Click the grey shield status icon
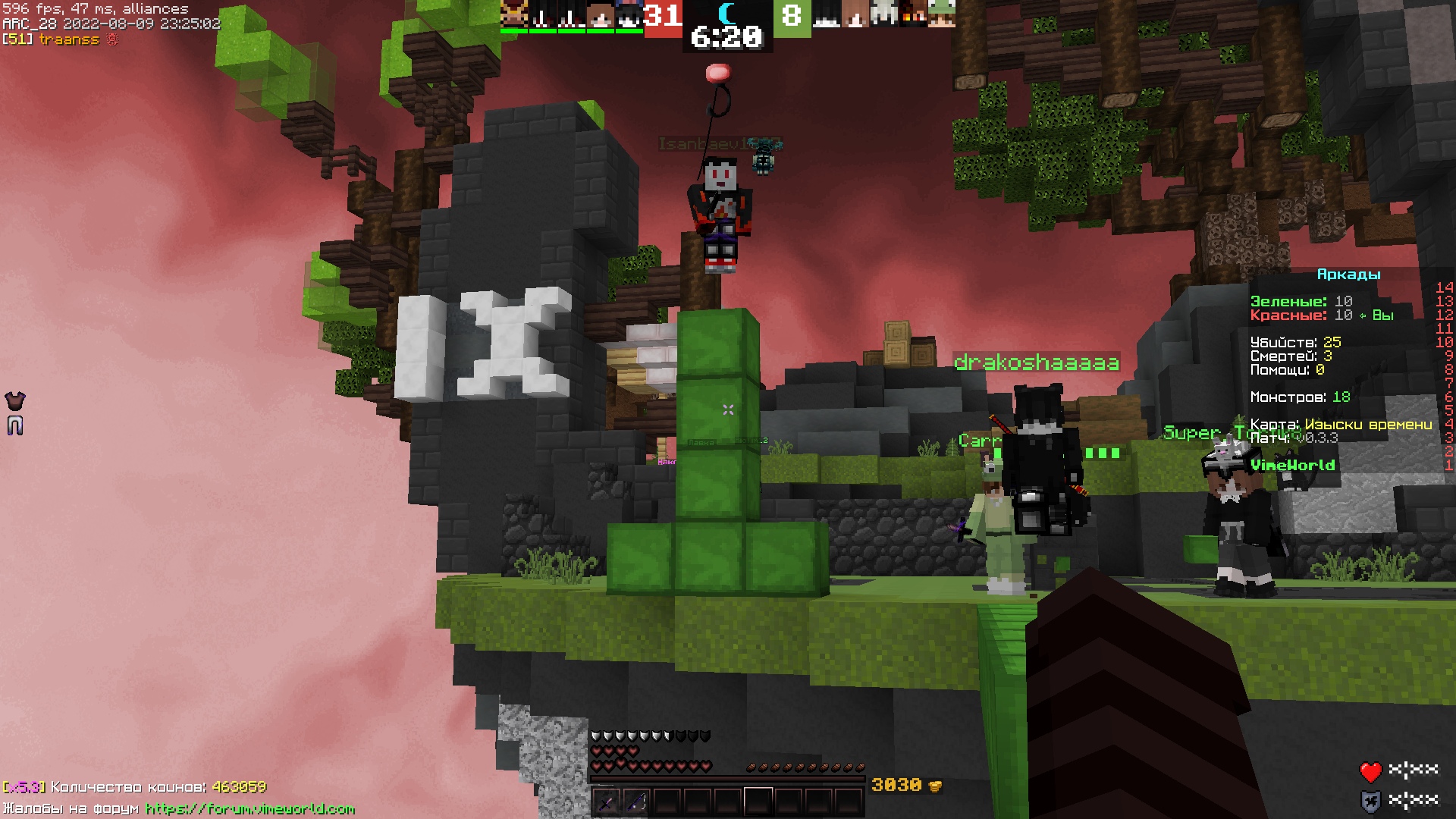Viewport: 1456px width, 819px height. (x=1370, y=801)
